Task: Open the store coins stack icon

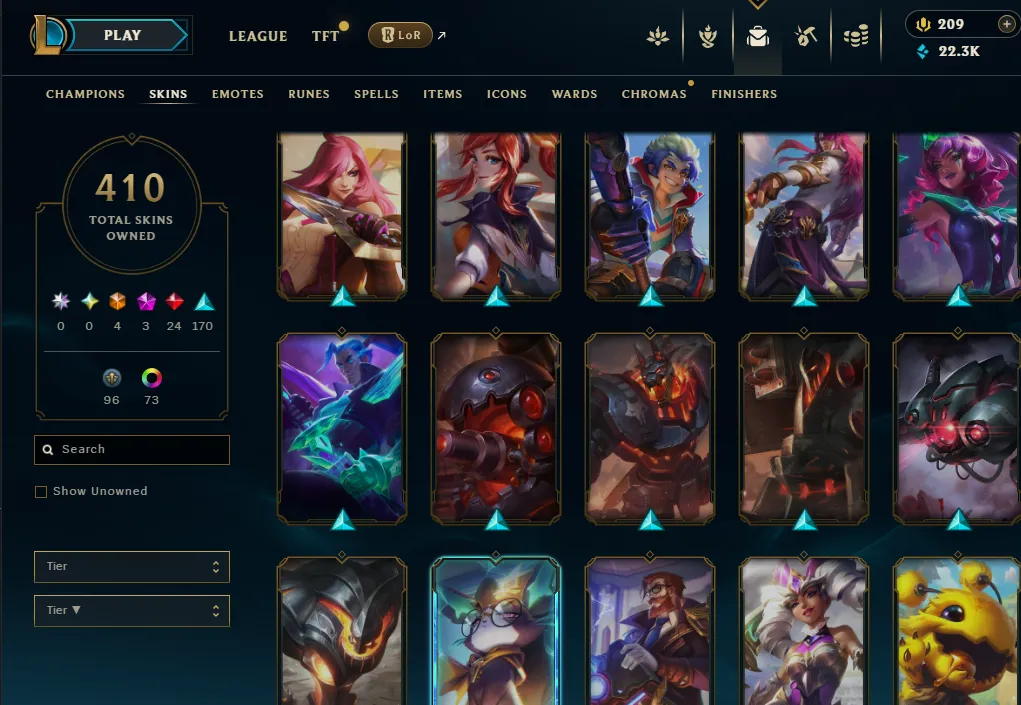Action: coord(855,37)
